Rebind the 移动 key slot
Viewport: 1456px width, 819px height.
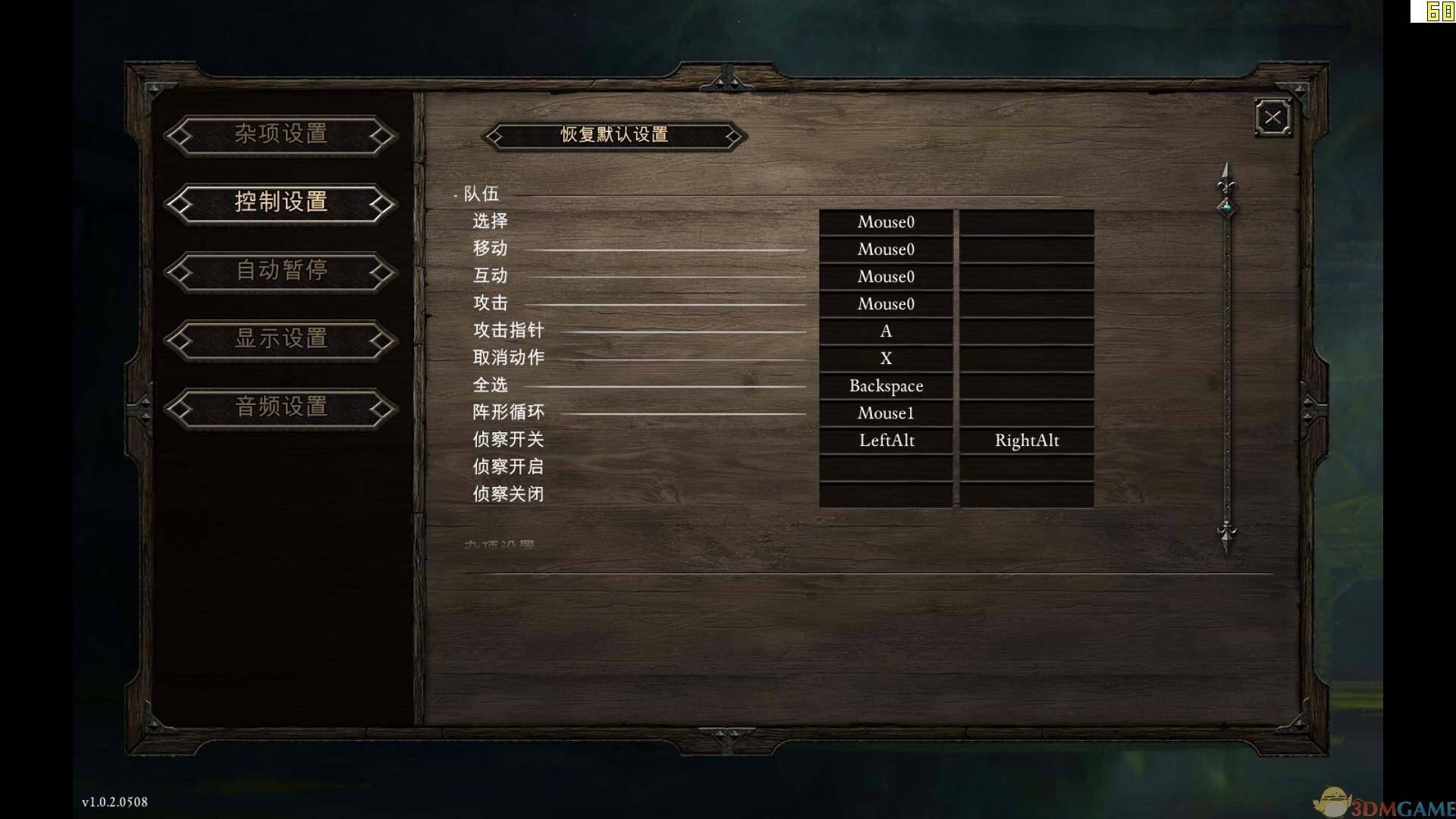[x=886, y=249]
